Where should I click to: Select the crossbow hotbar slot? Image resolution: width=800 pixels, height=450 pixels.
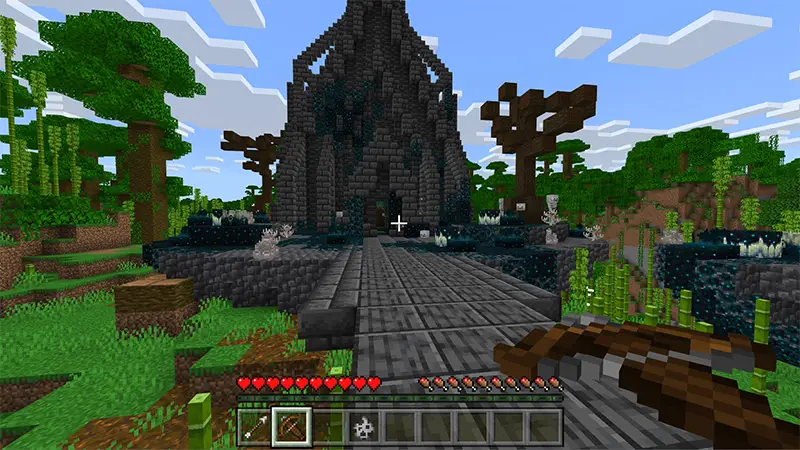click(x=292, y=427)
